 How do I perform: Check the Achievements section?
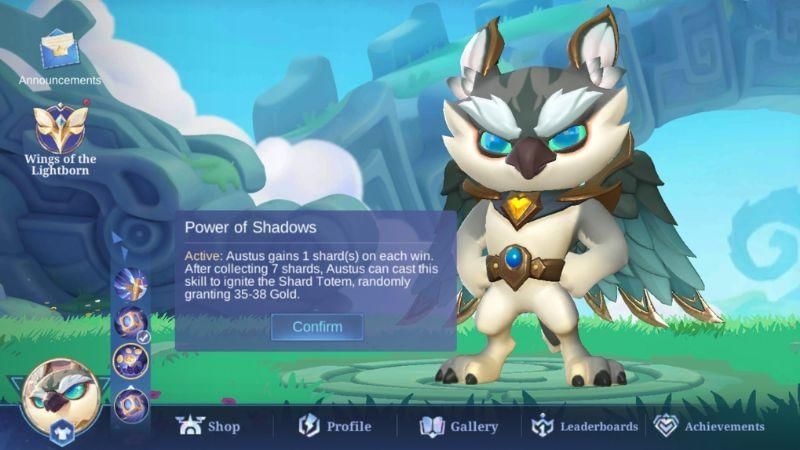coord(709,426)
